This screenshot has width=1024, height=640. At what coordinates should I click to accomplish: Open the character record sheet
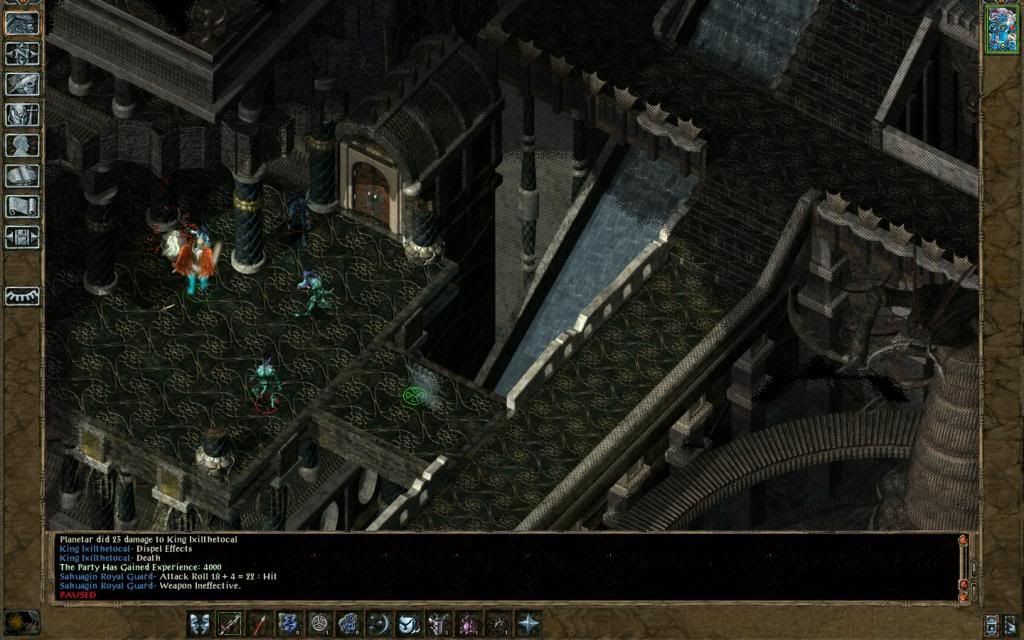click(22, 146)
